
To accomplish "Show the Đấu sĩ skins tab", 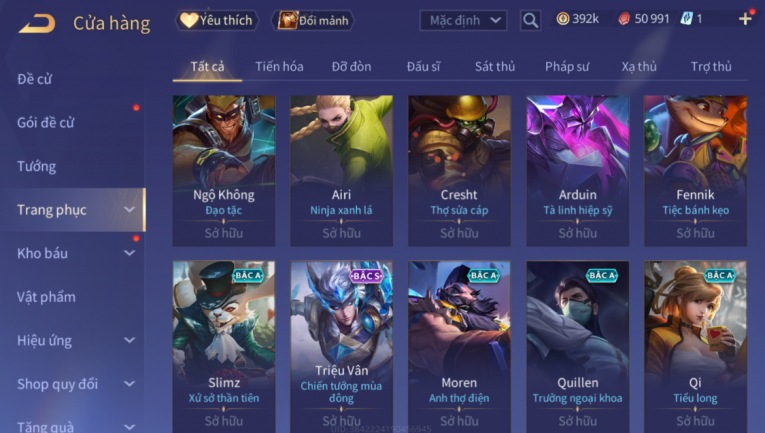I will pyautogui.click(x=424, y=67).
